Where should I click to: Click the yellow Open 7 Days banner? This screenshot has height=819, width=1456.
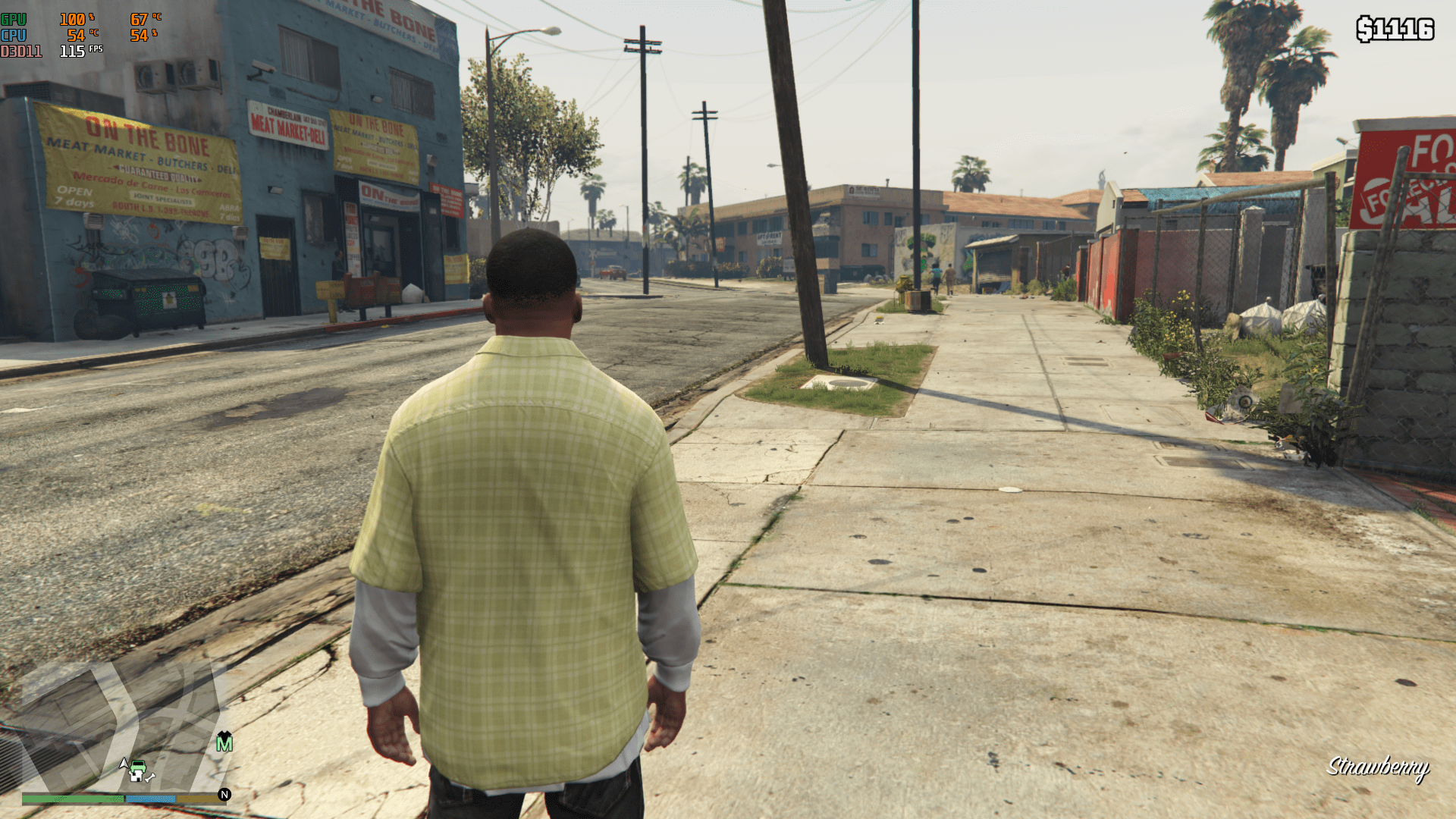point(72,195)
